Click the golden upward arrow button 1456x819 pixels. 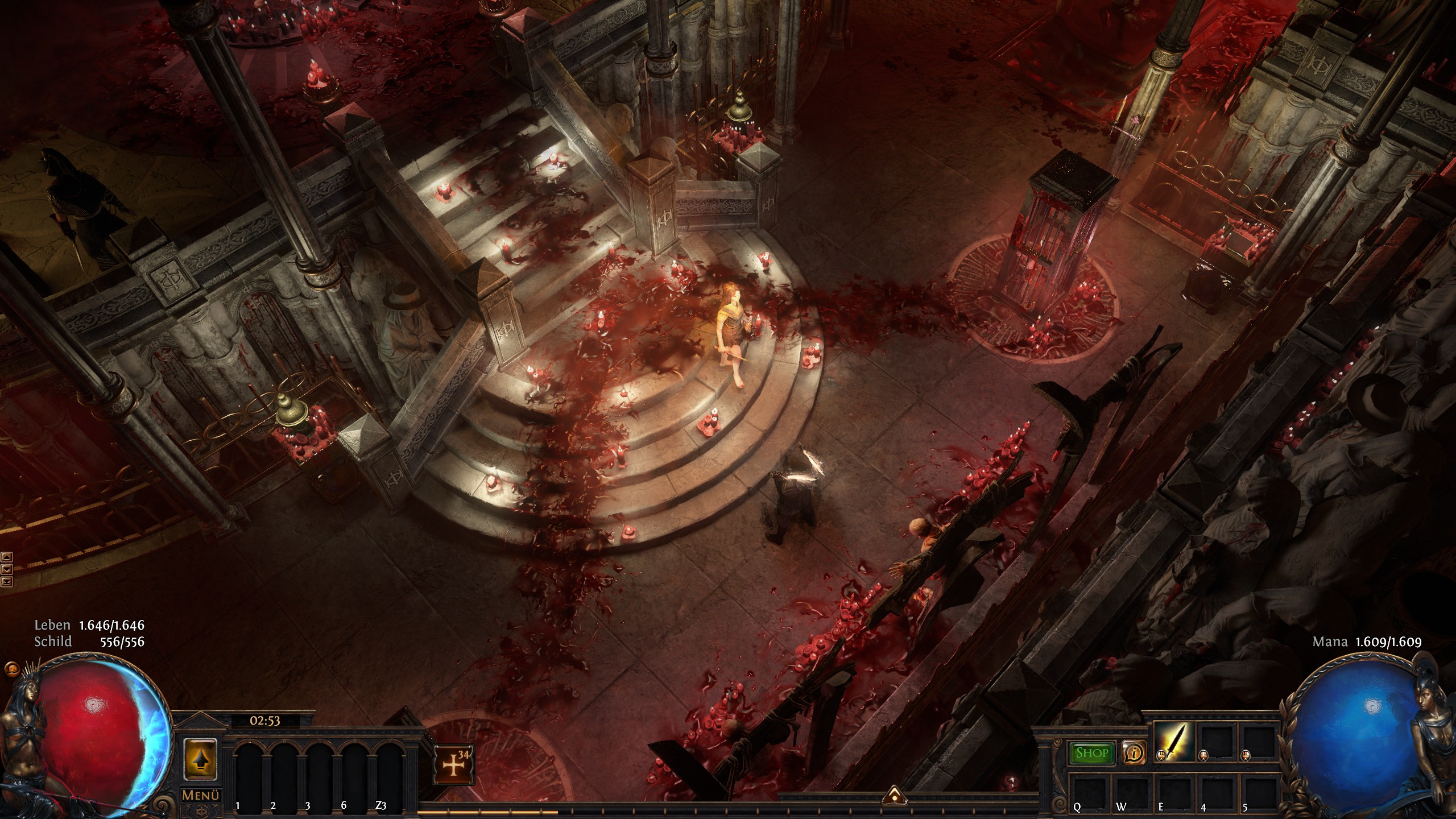pos(201,759)
